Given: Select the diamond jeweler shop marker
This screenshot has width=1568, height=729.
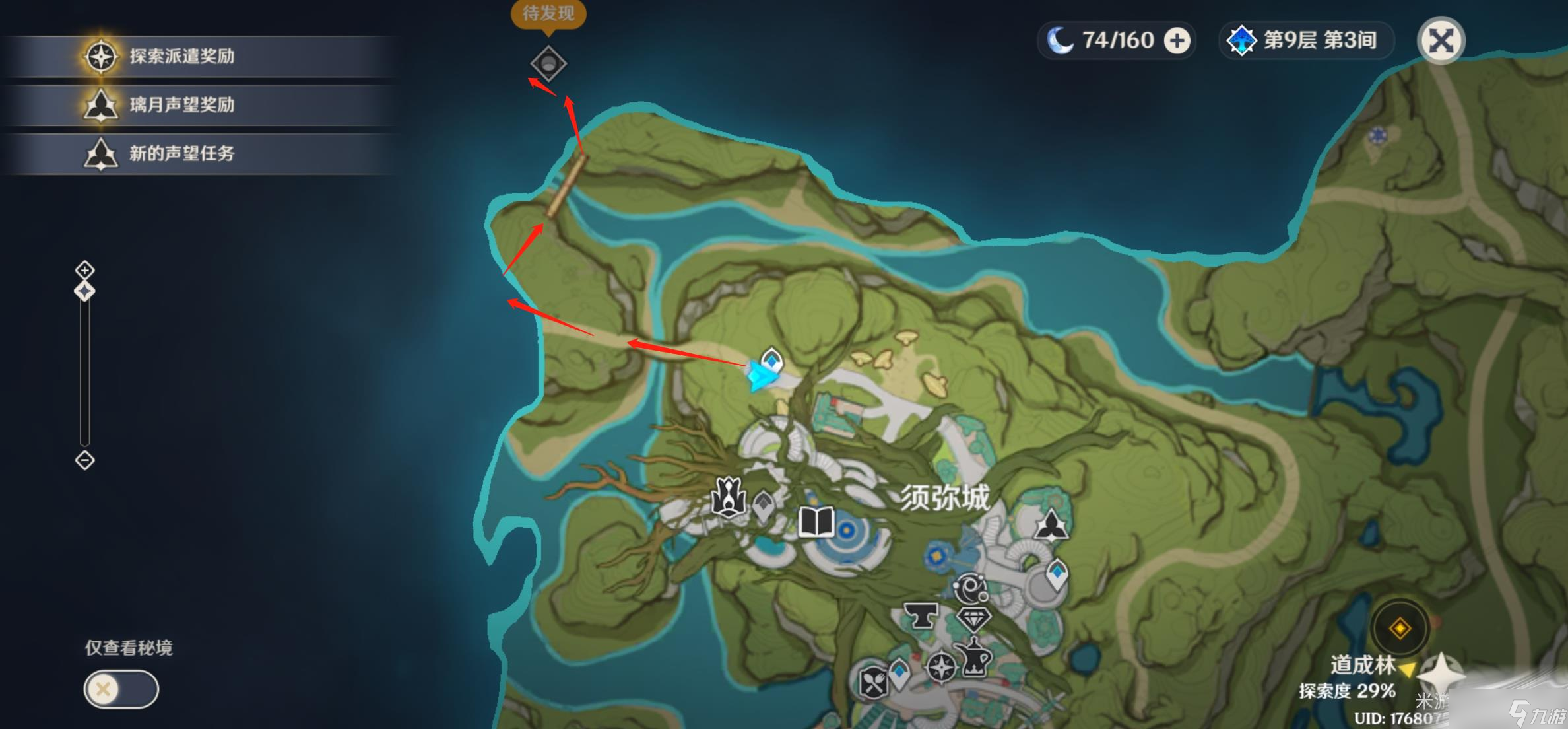Looking at the screenshot, I should coord(973,619).
